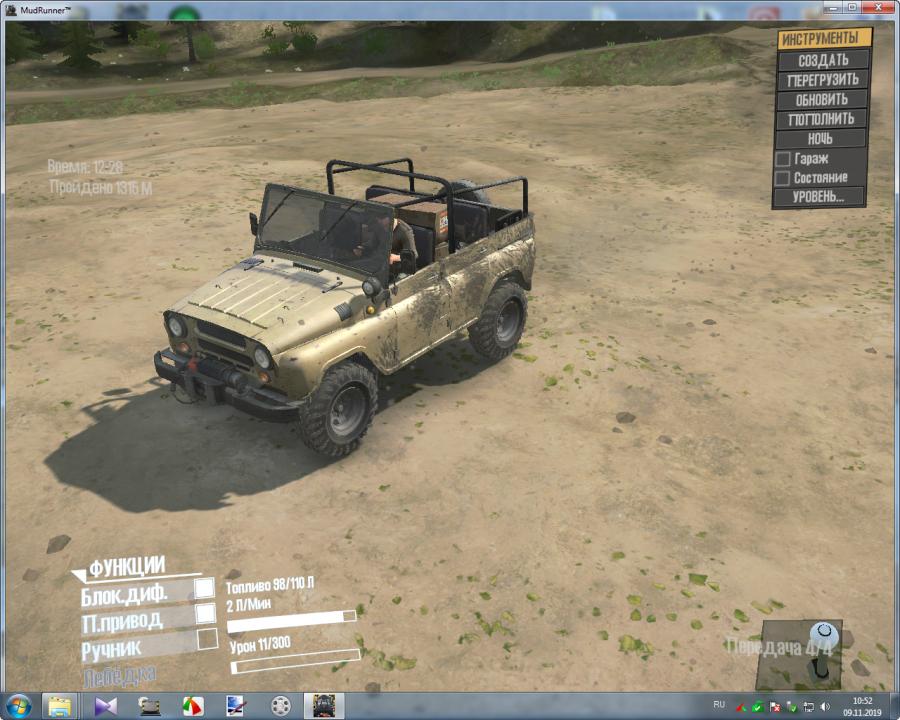Activate the Пополнить refuel button
This screenshot has height=720, width=900.
click(821, 119)
